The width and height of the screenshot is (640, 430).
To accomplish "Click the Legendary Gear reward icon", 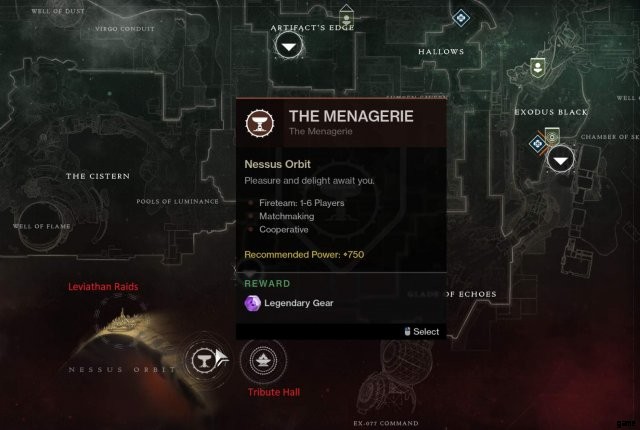I will [x=252, y=303].
